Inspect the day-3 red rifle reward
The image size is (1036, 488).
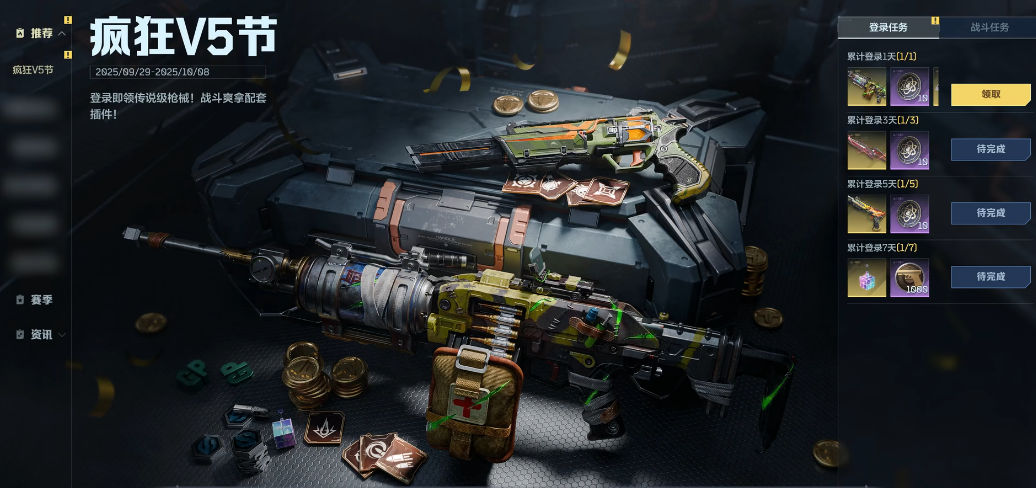pyautogui.click(x=866, y=150)
